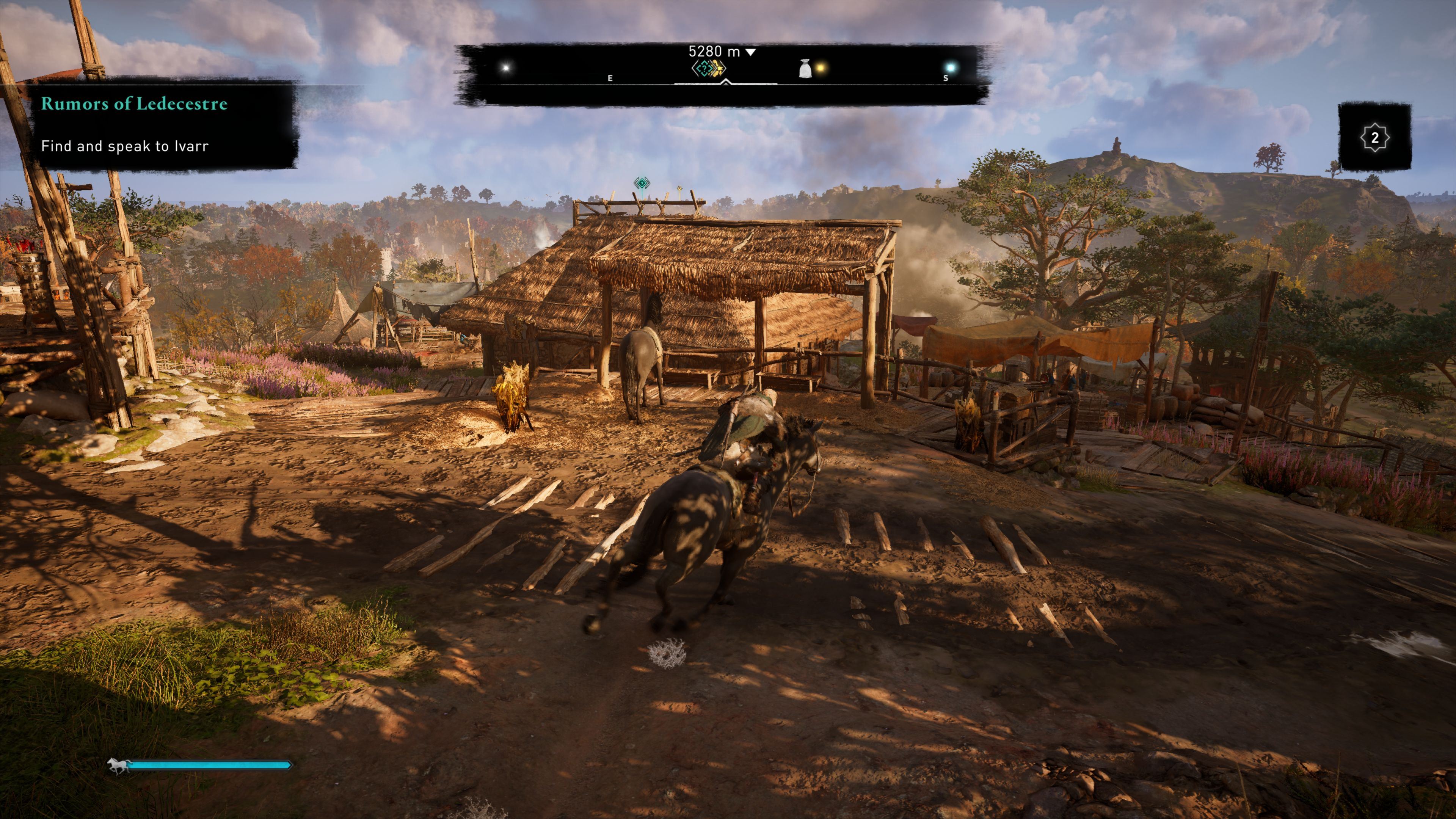Select the yellow glowing dot on the compass

pyautogui.click(x=821, y=68)
